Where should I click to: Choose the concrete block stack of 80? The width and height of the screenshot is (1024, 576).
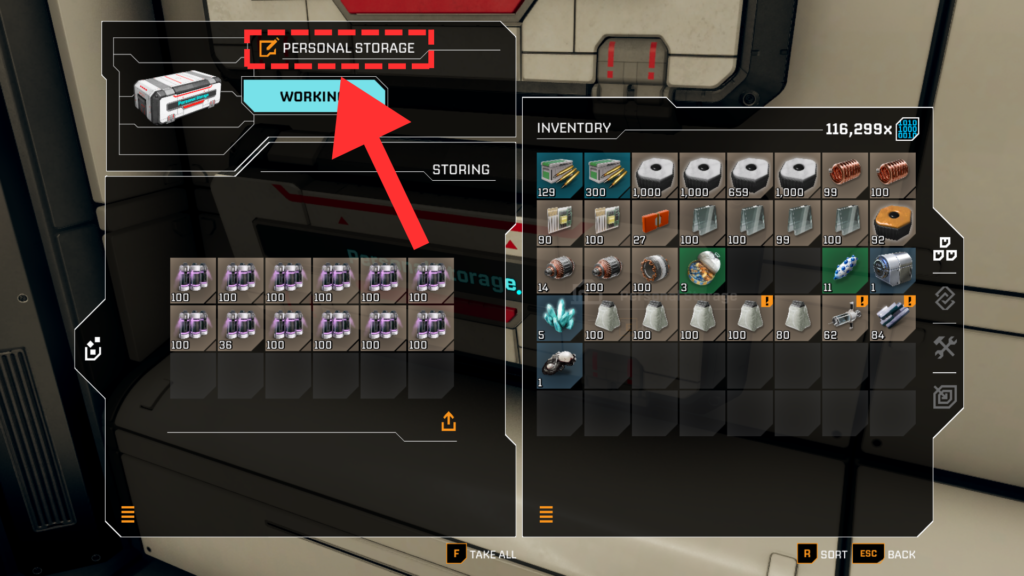798,318
